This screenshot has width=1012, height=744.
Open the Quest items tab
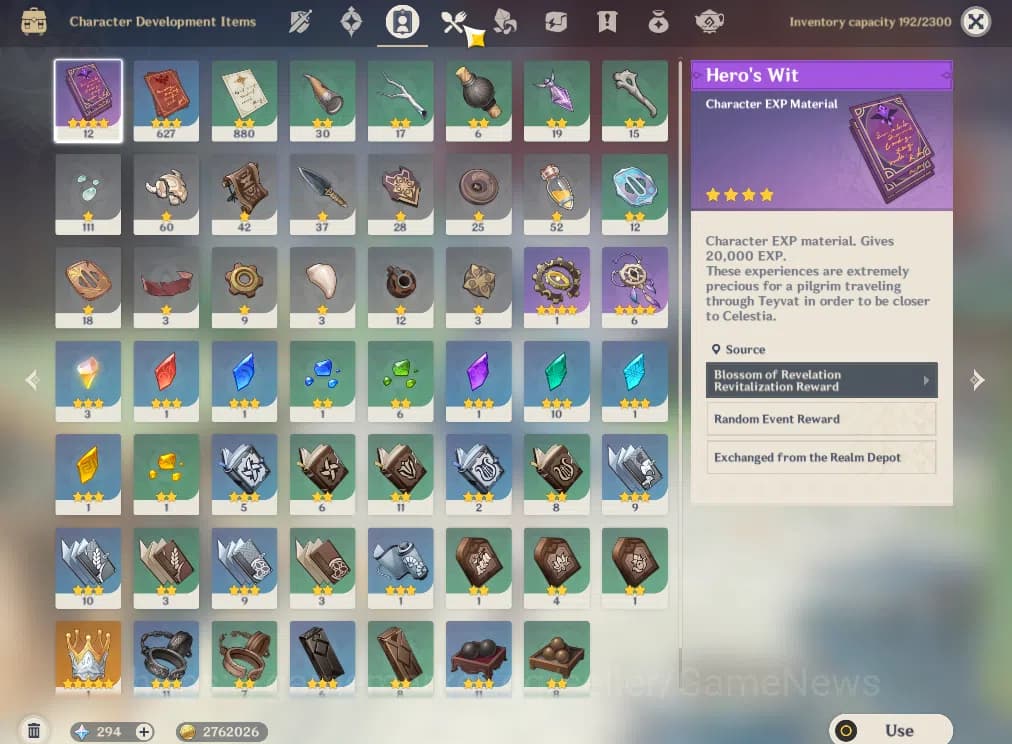[607, 21]
